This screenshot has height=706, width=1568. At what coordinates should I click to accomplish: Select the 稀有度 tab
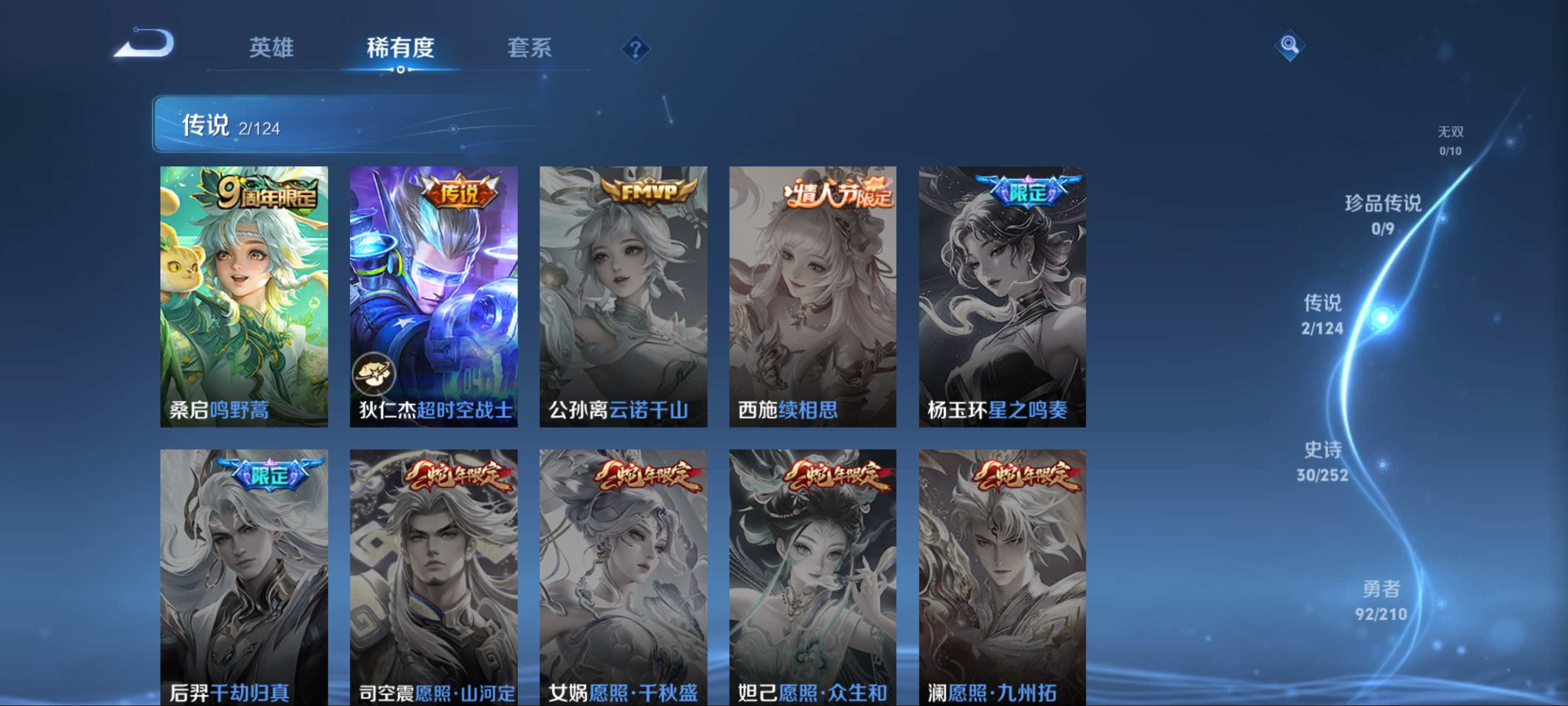400,48
